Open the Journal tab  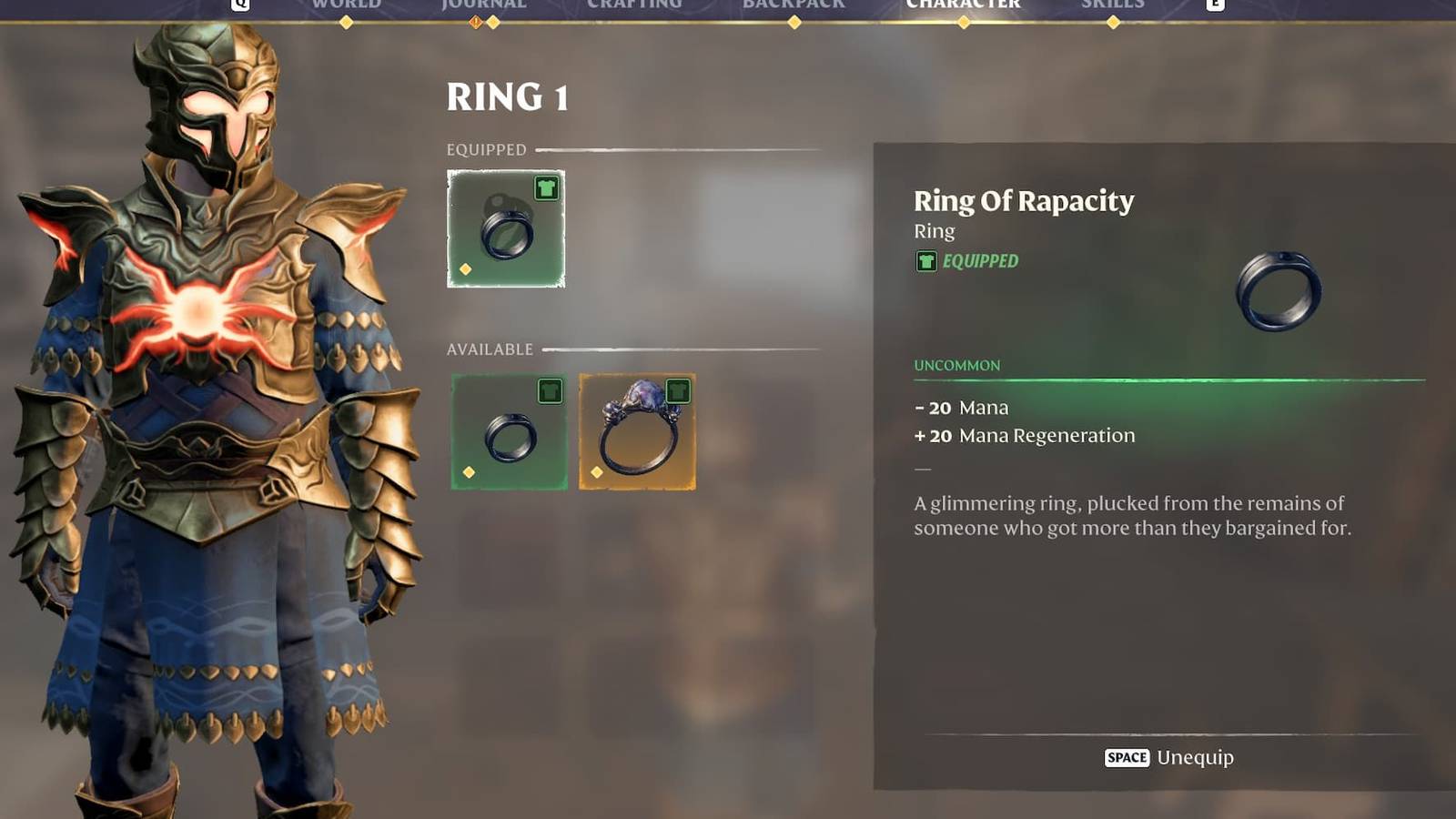tap(482, 5)
